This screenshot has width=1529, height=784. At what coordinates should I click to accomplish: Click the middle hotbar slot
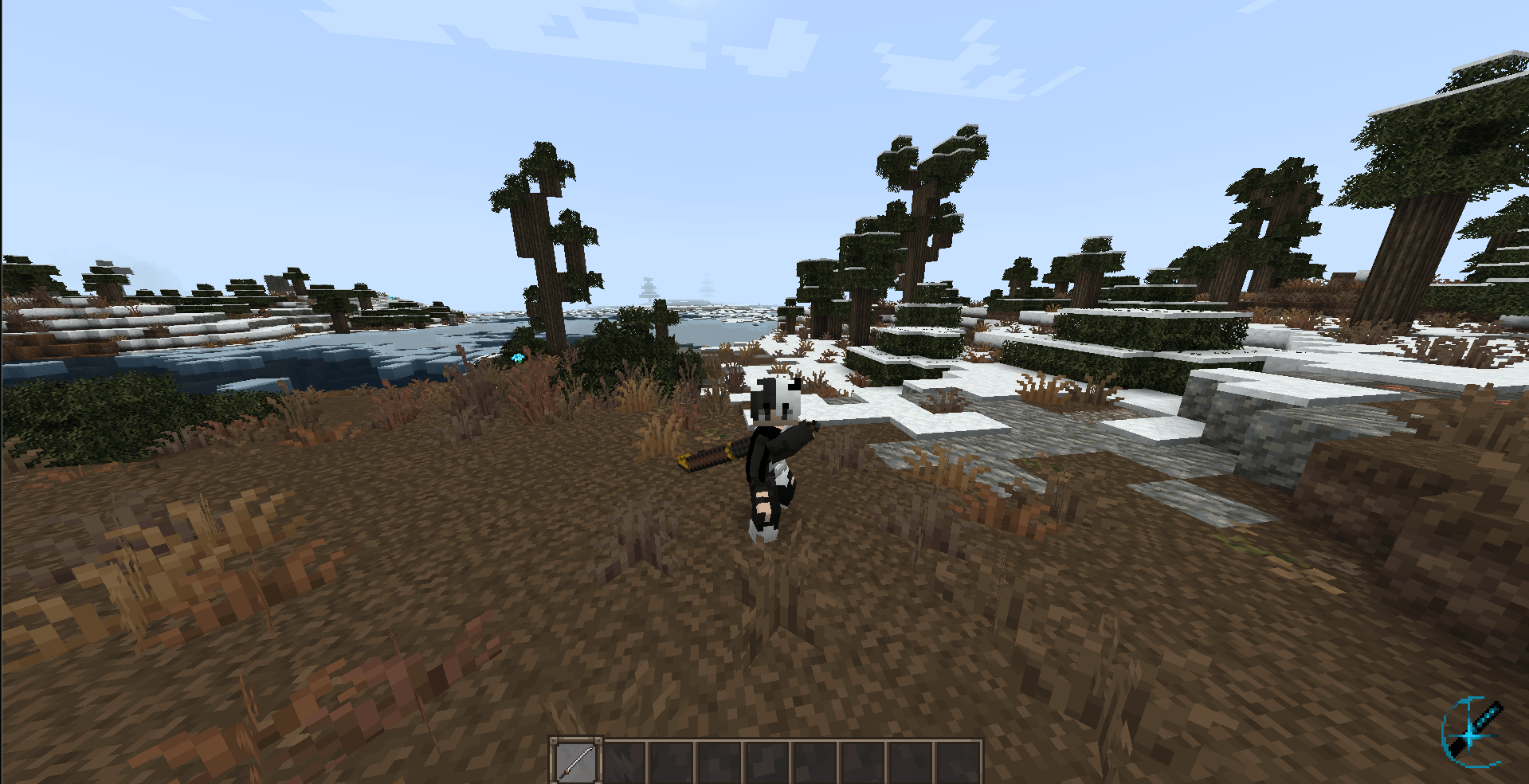766,759
